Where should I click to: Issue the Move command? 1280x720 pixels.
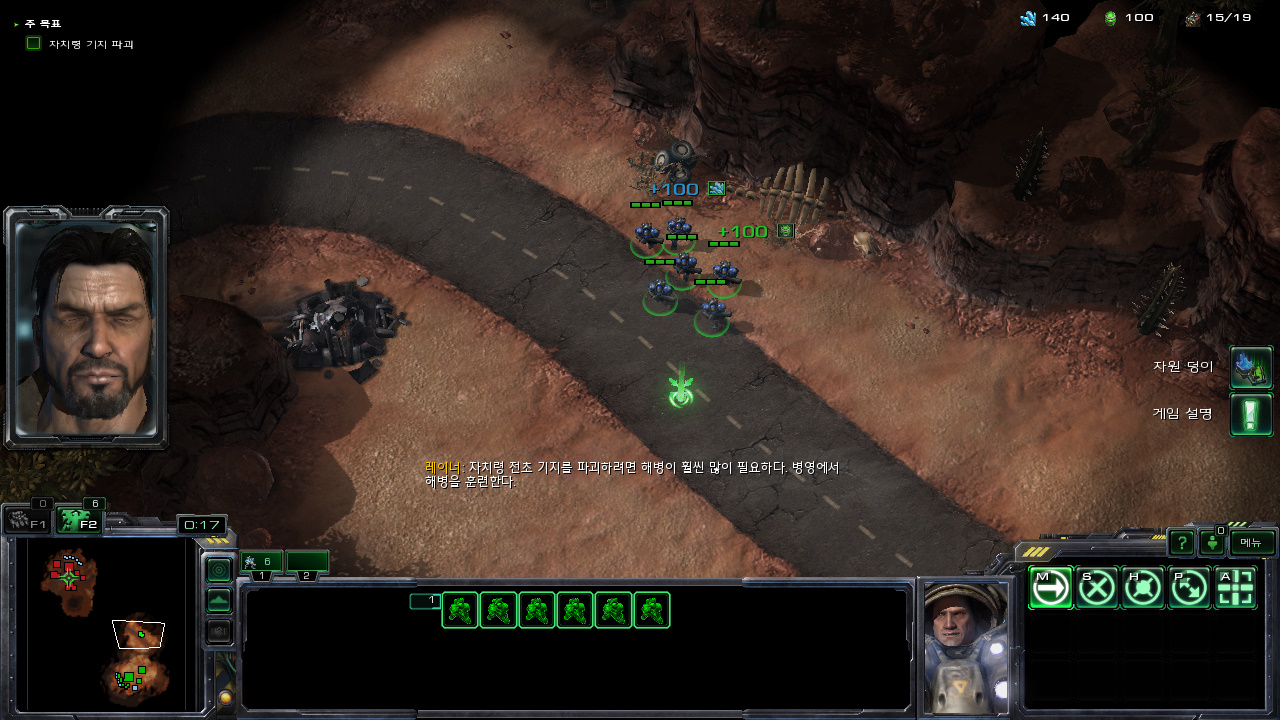click(1050, 588)
